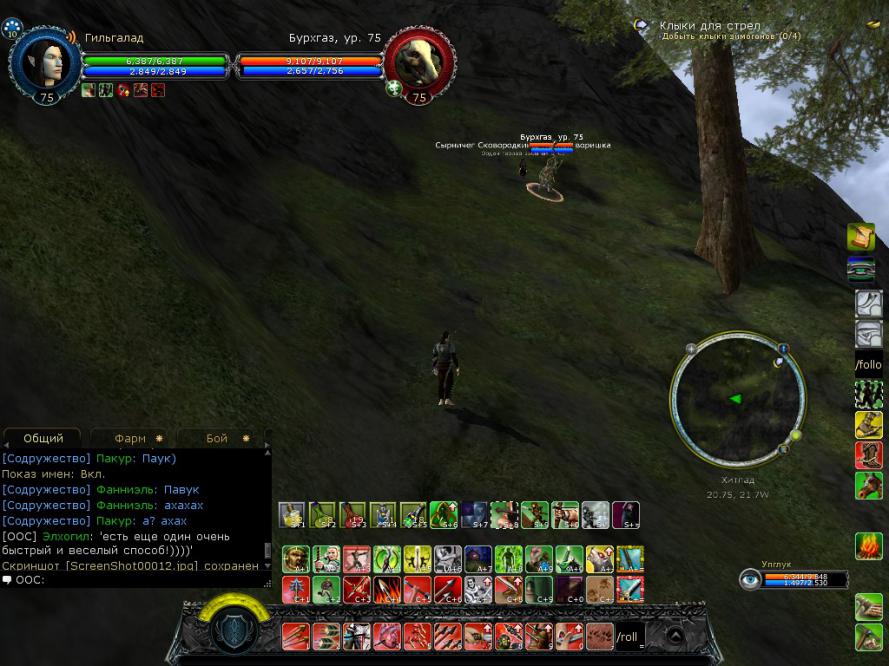Click the circular minimap
The width and height of the screenshot is (889, 666).
pyautogui.click(x=737, y=399)
